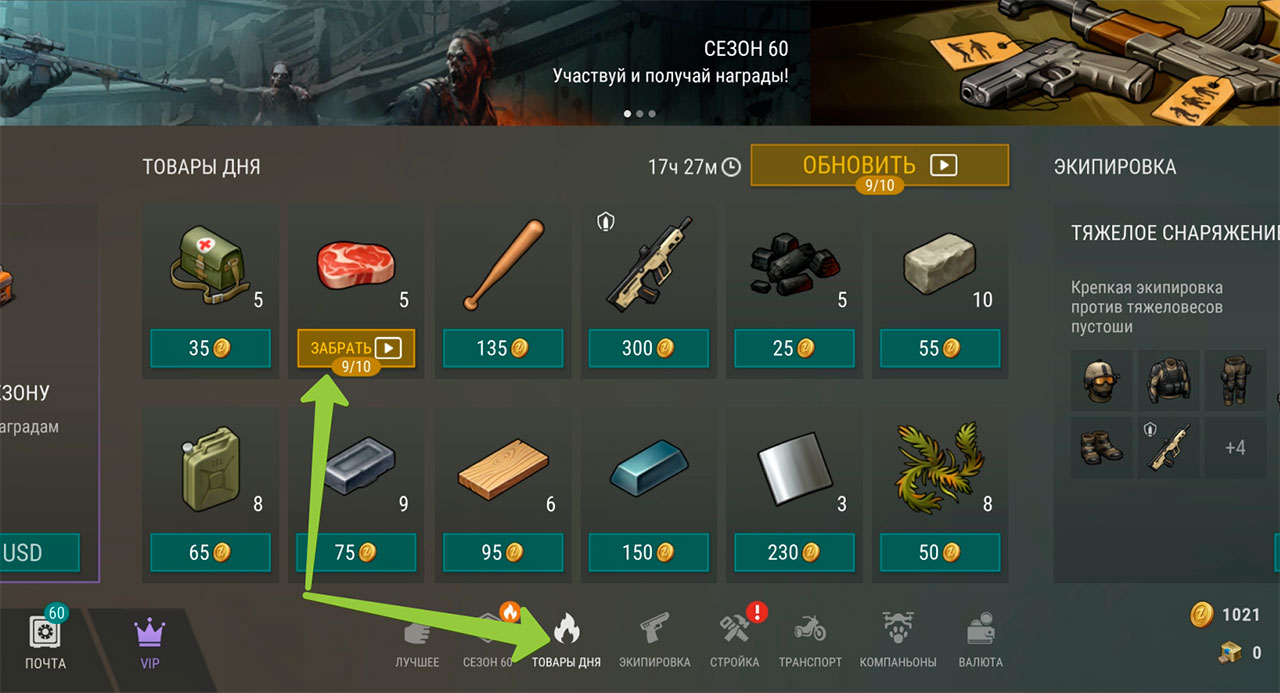1280x693 pixels.
Task: Buy the coal for 25 coins
Action: click(794, 348)
